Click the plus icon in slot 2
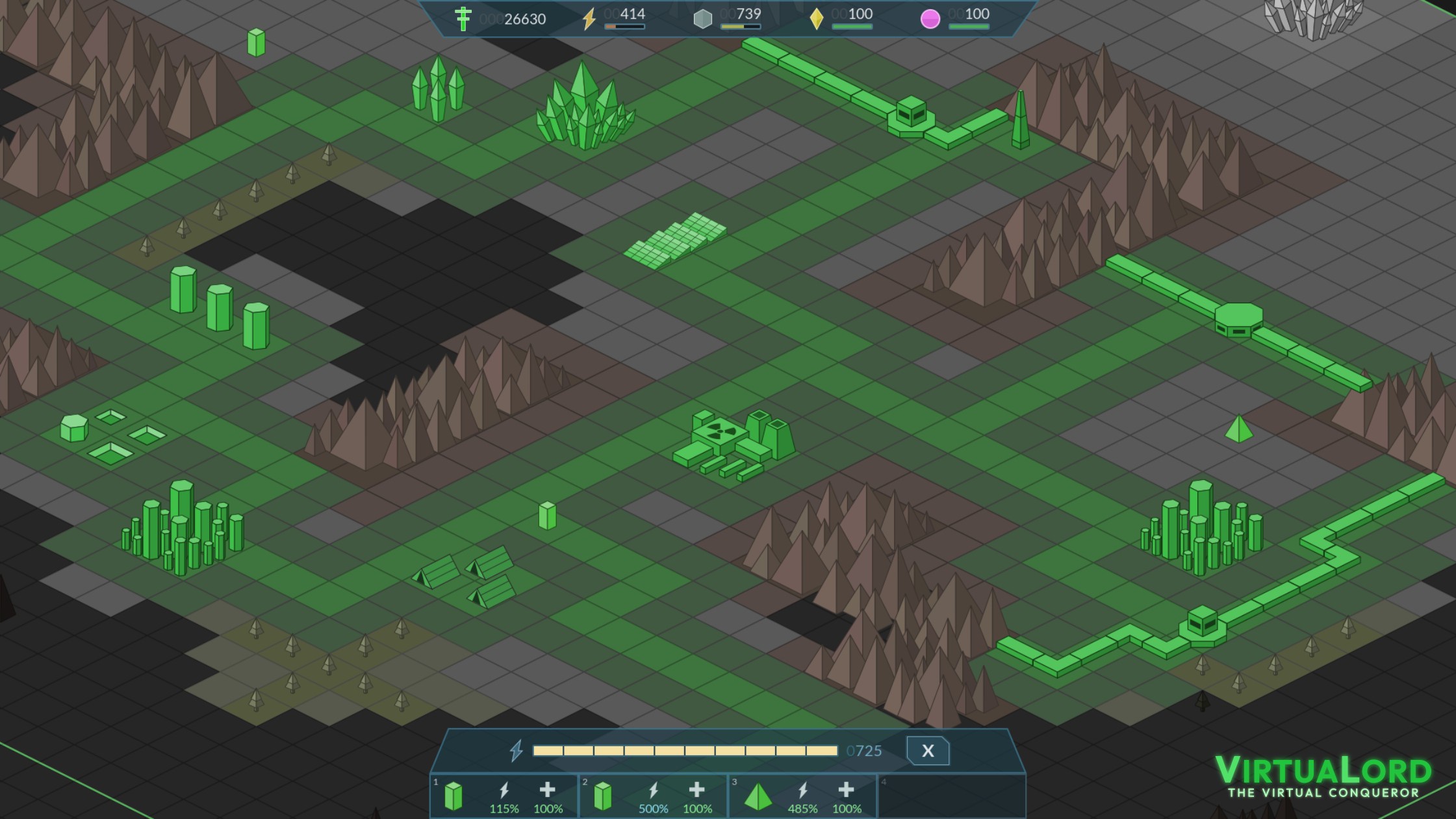Screen dimensions: 1456x819 pyautogui.click(x=697, y=790)
